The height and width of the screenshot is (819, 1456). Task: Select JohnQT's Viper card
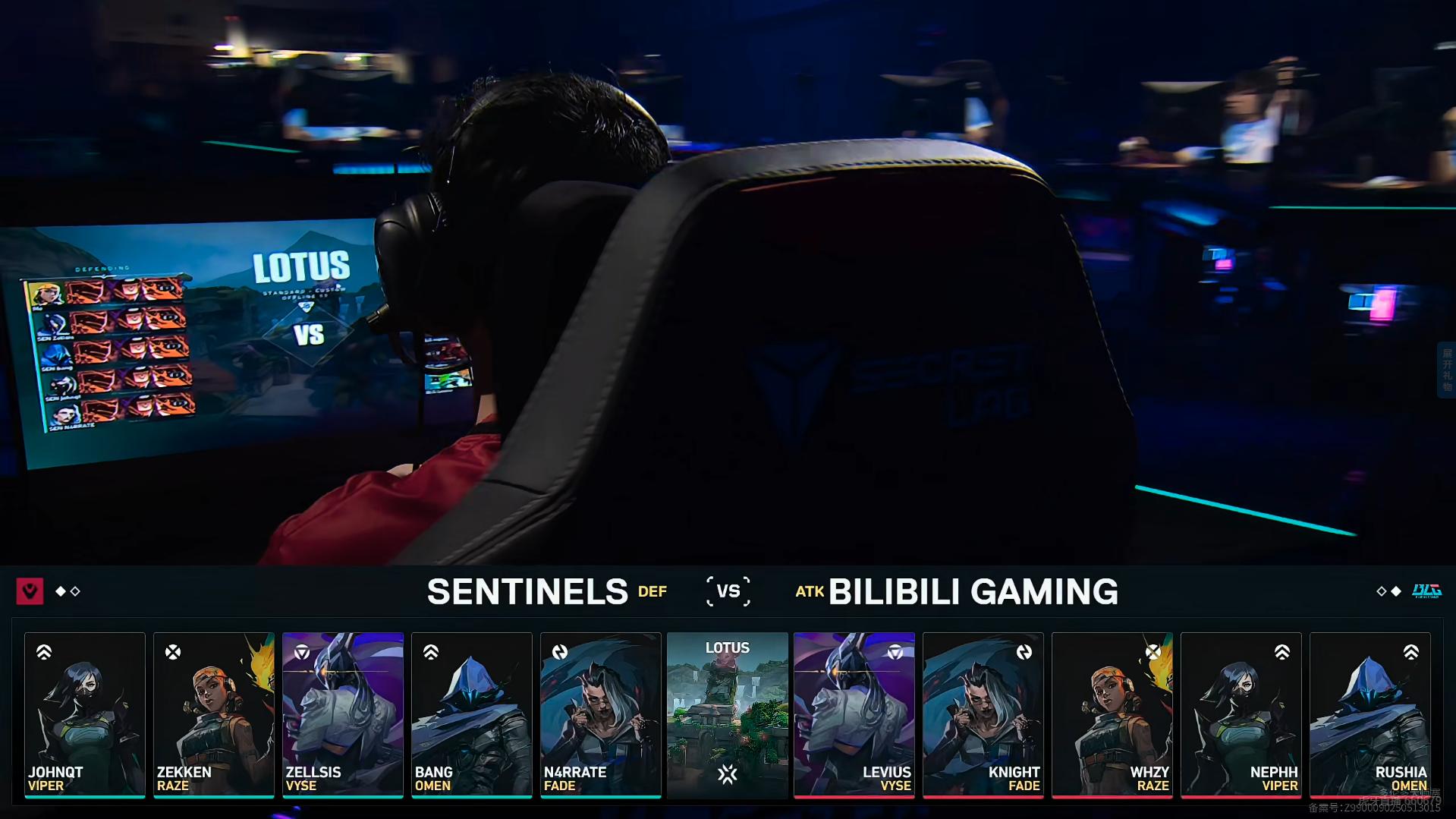pyautogui.click(x=85, y=714)
